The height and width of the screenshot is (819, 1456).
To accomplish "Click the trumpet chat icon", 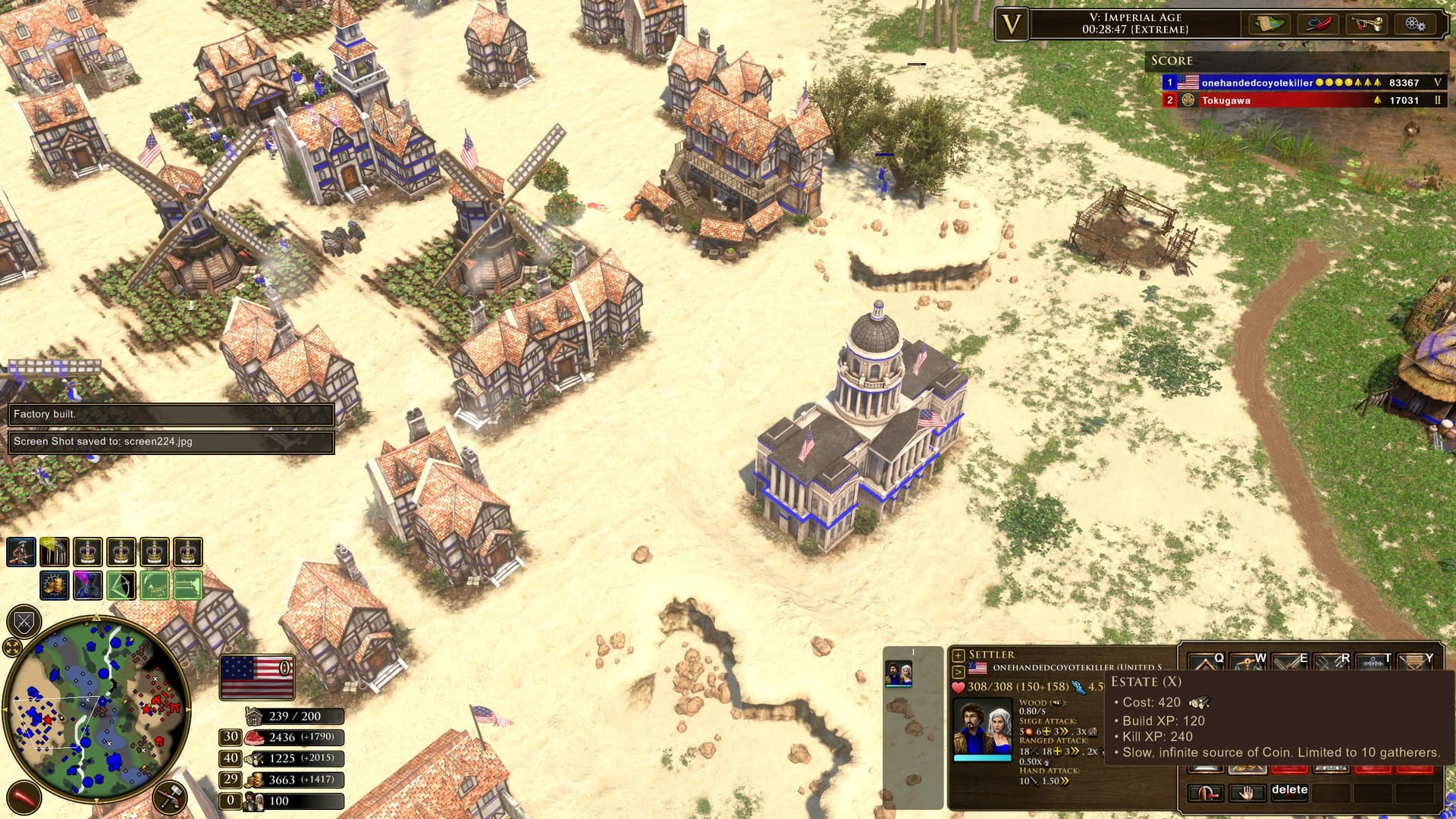I will (1366, 24).
